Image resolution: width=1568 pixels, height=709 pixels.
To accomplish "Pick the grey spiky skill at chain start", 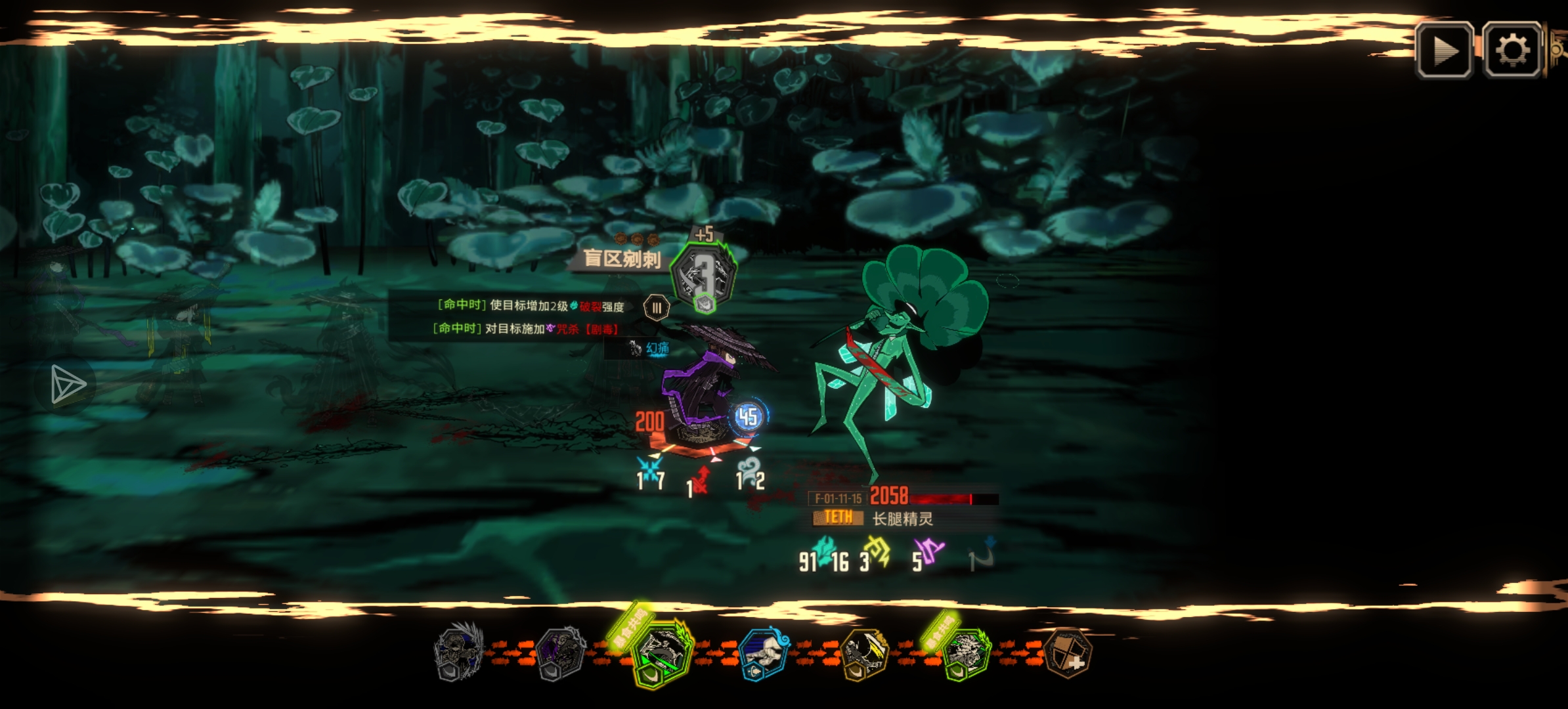I will tap(459, 652).
